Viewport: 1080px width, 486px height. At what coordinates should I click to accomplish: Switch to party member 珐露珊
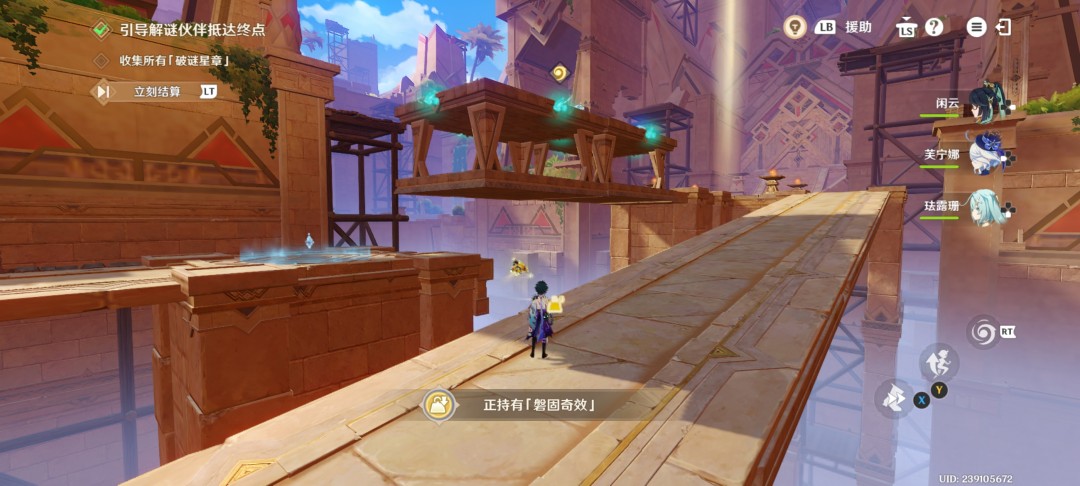(x=988, y=207)
